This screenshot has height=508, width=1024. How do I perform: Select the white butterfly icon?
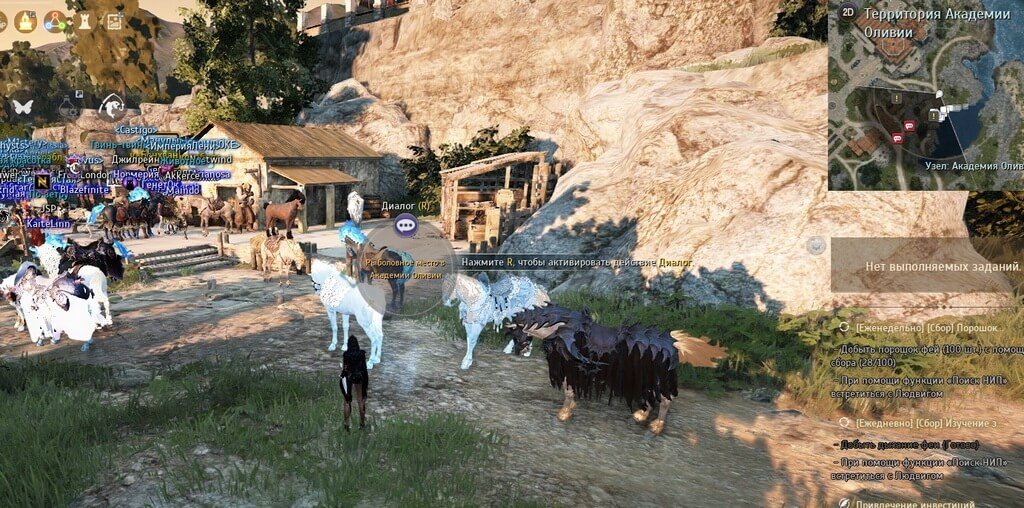click(x=22, y=105)
